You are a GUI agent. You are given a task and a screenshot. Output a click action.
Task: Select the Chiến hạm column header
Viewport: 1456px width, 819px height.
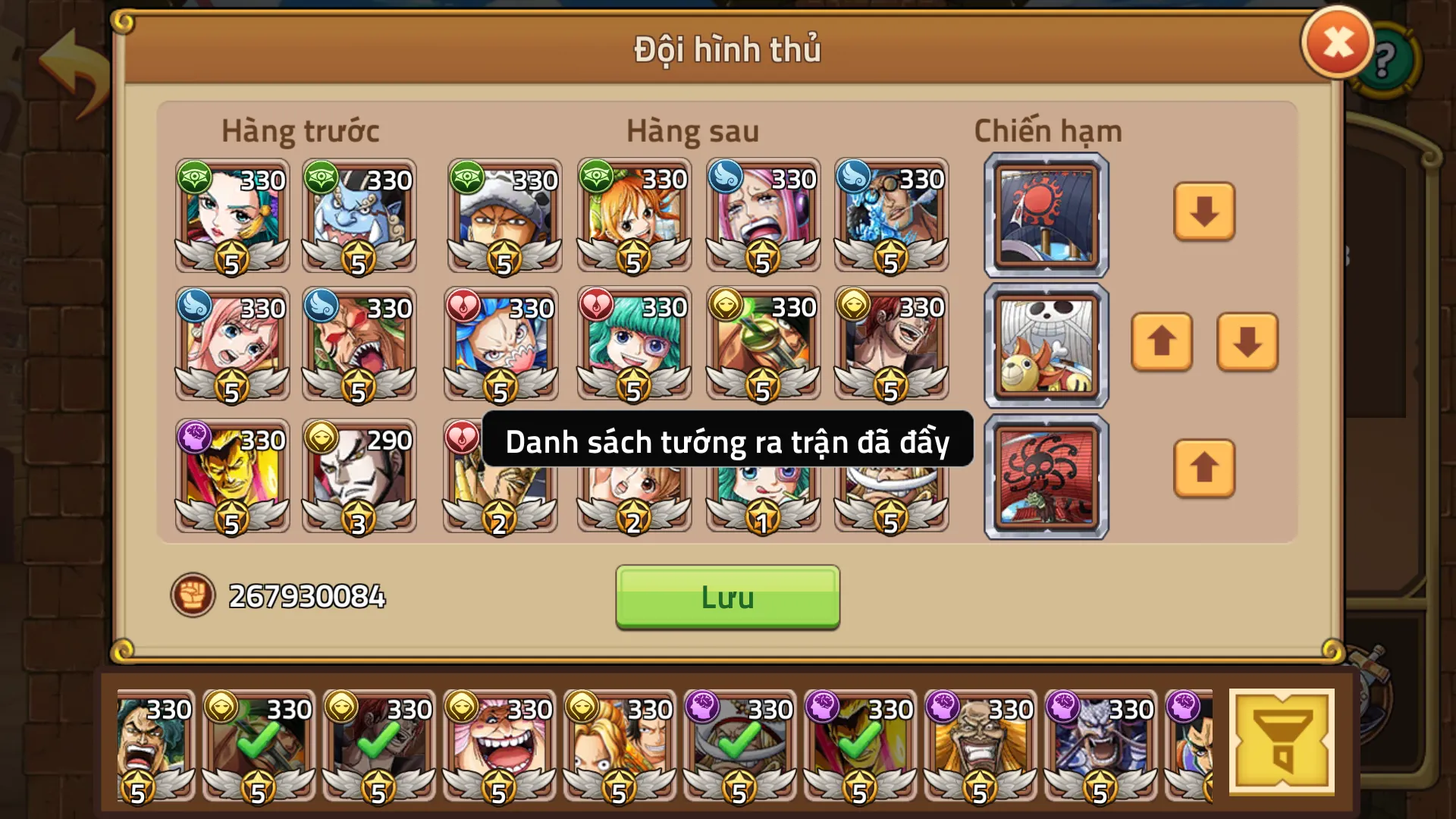pos(1046,130)
